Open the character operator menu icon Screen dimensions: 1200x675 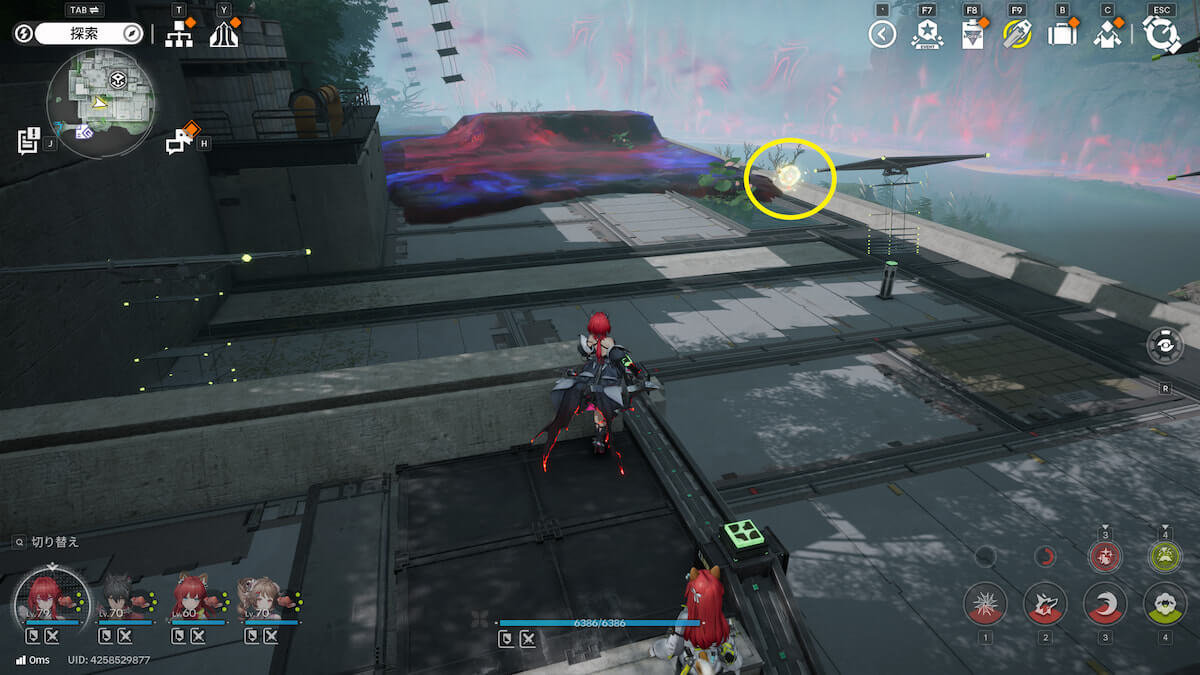pyautogui.click(x=1107, y=35)
